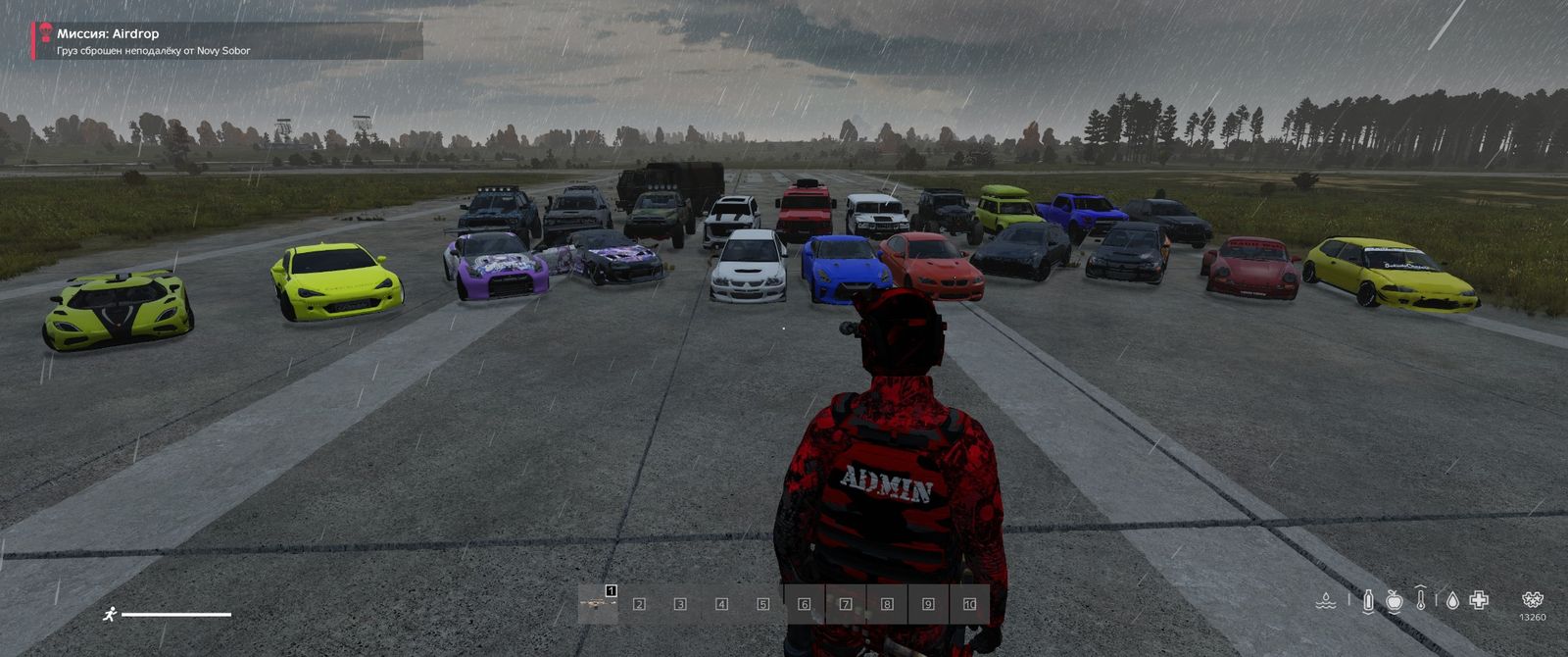Select hotbar slot 10
This screenshot has height=657, width=1568.
[x=969, y=604]
